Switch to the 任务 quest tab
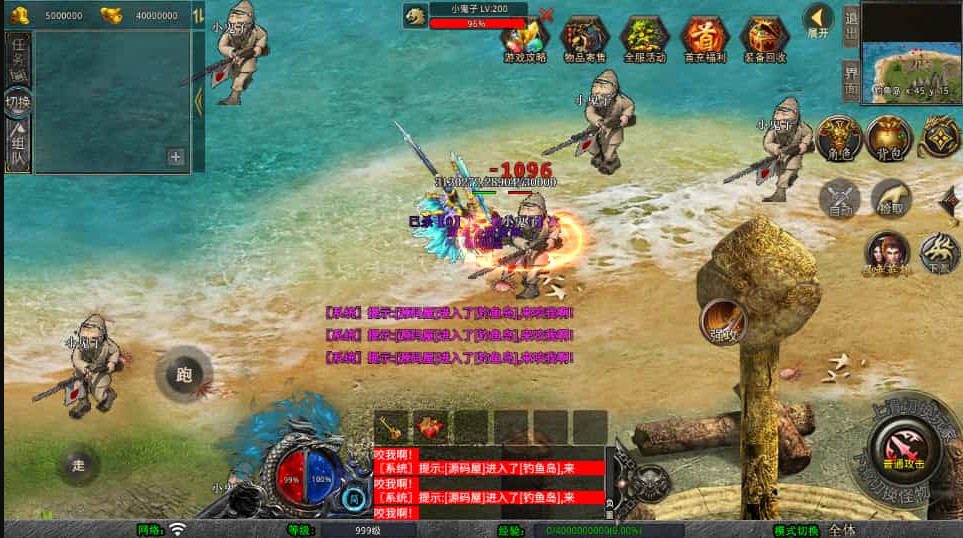The width and height of the screenshot is (963, 538). tap(18, 56)
